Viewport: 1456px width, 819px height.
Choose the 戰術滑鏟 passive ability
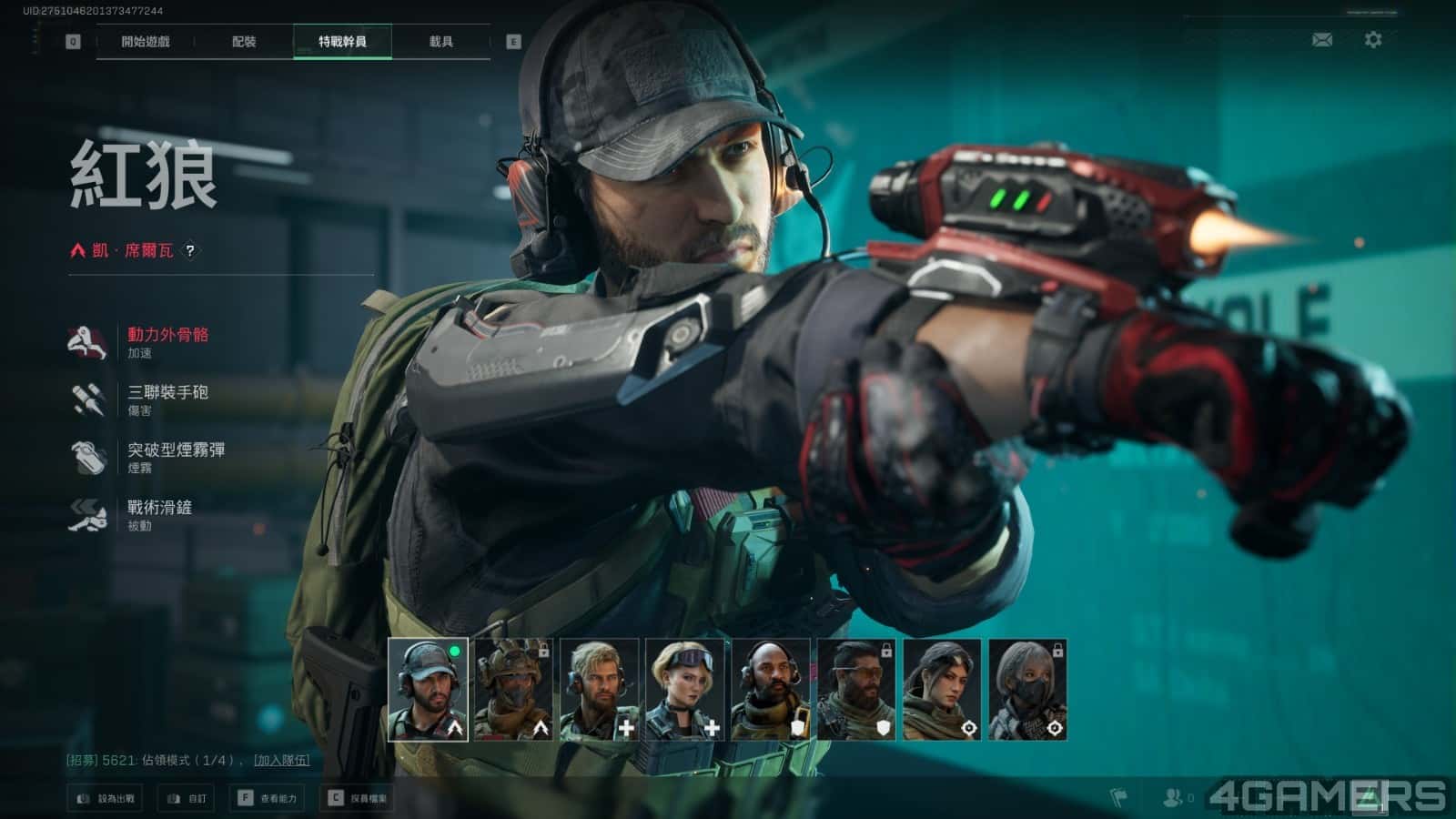(159, 513)
